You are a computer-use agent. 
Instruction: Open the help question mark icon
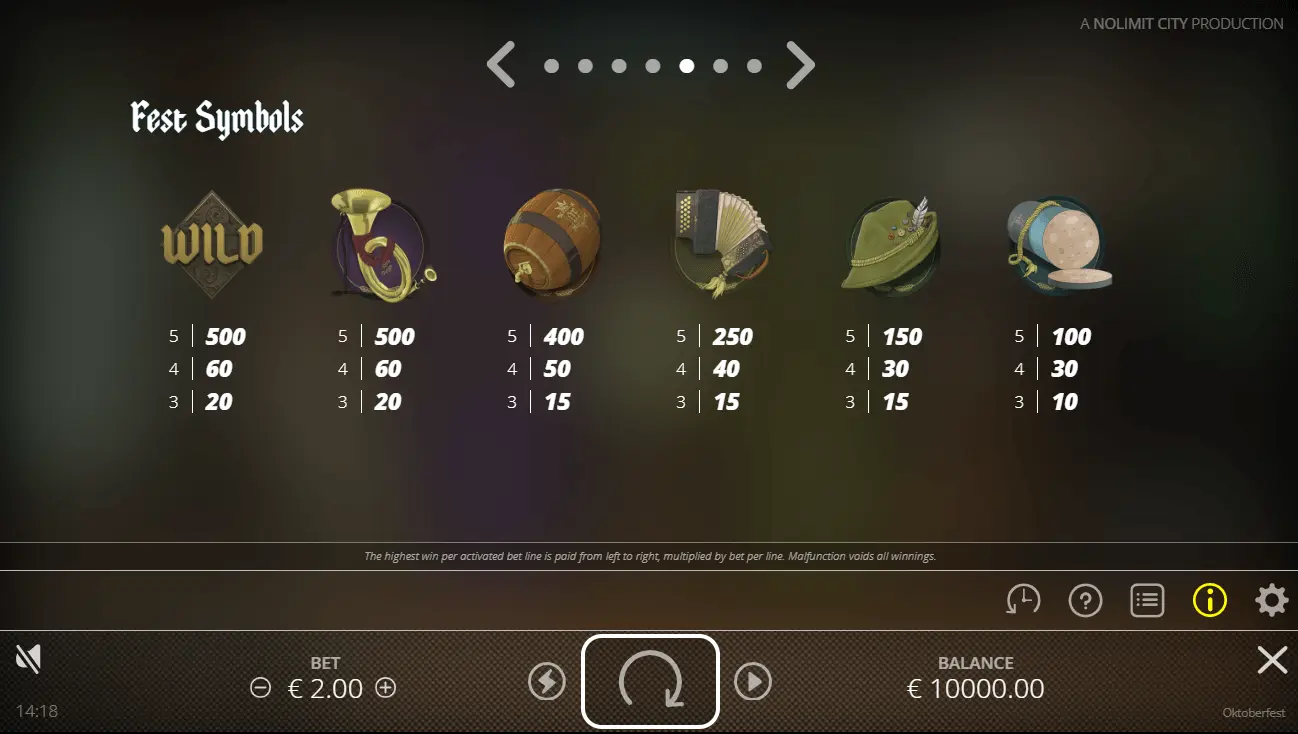[x=1085, y=600]
